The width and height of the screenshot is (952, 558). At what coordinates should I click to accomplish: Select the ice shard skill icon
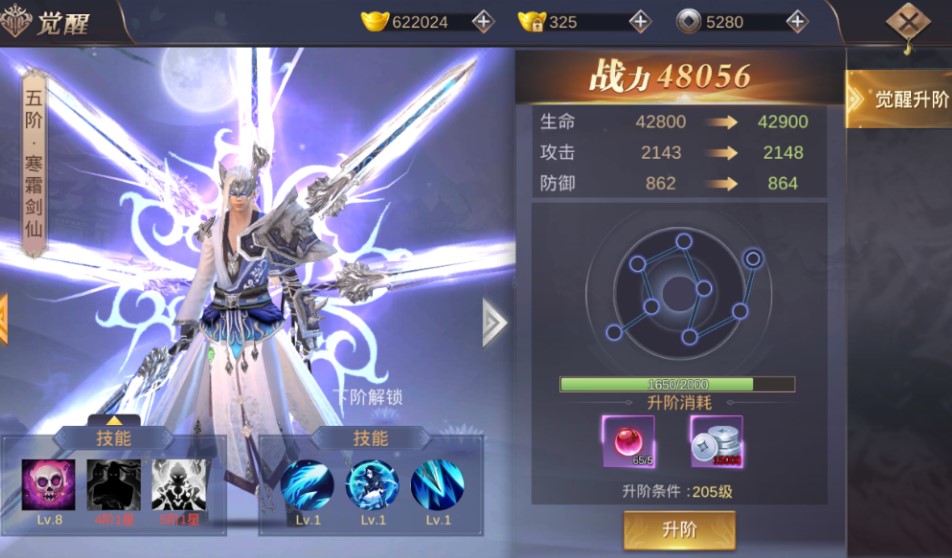coord(437,485)
